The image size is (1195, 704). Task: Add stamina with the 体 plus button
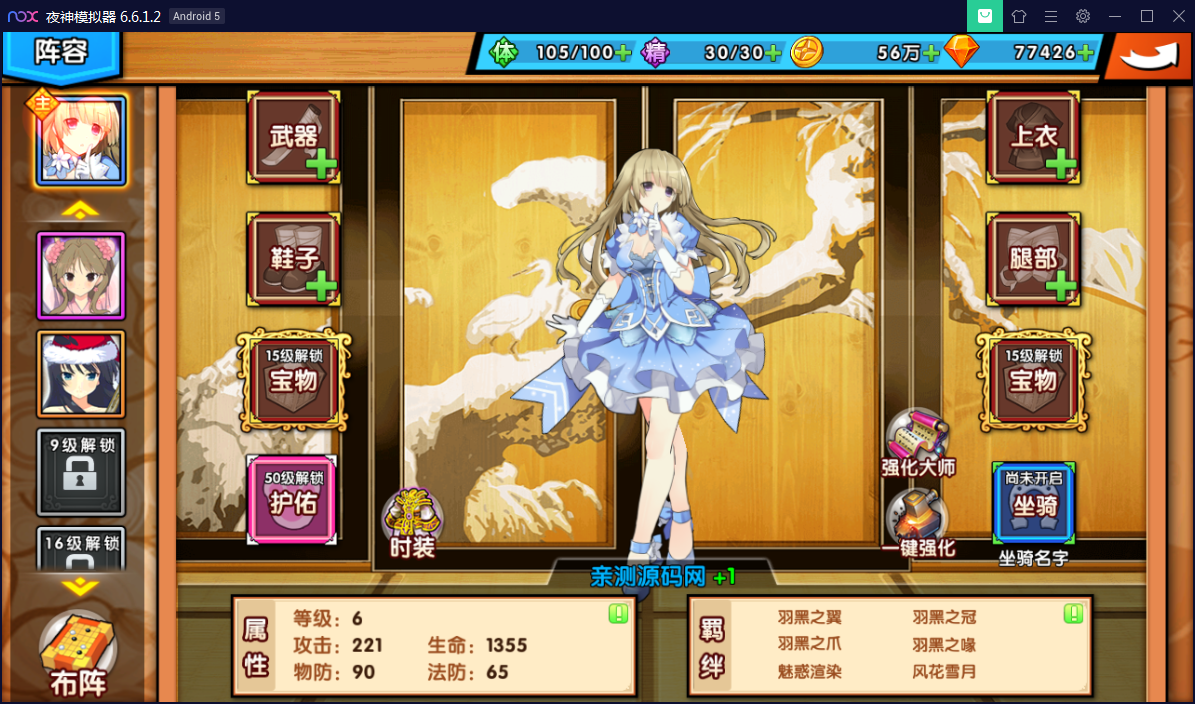[x=624, y=53]
